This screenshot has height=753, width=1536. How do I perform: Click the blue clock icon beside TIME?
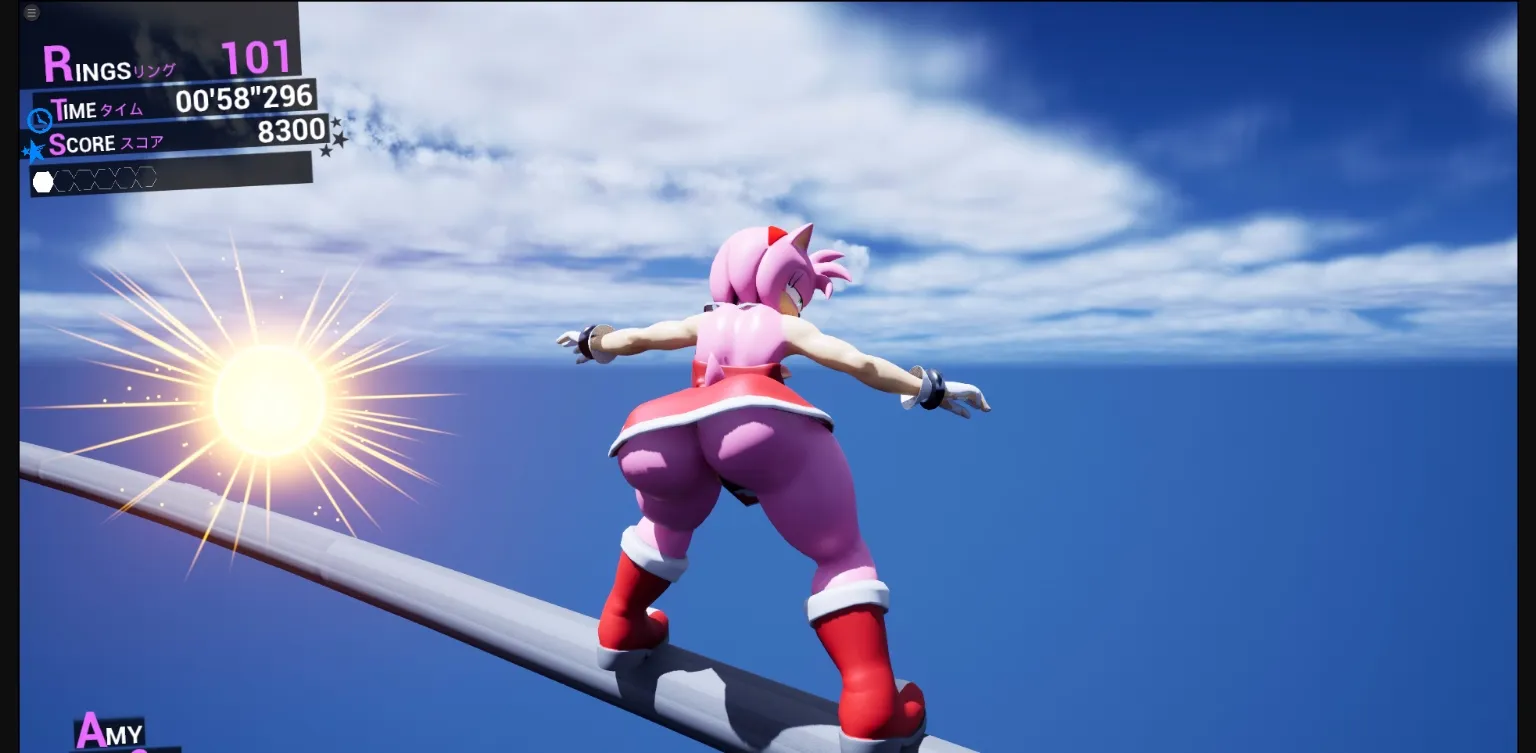point(38,119)
